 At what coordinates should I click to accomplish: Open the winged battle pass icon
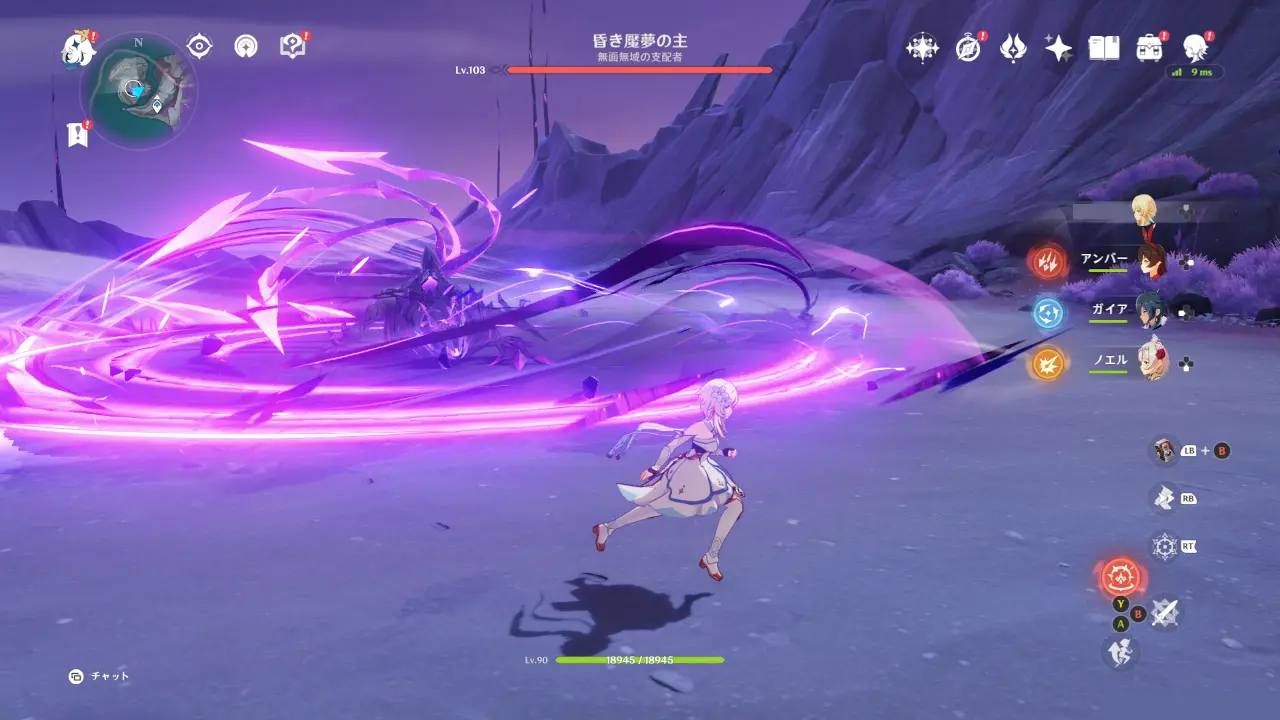click(1013, 48)
